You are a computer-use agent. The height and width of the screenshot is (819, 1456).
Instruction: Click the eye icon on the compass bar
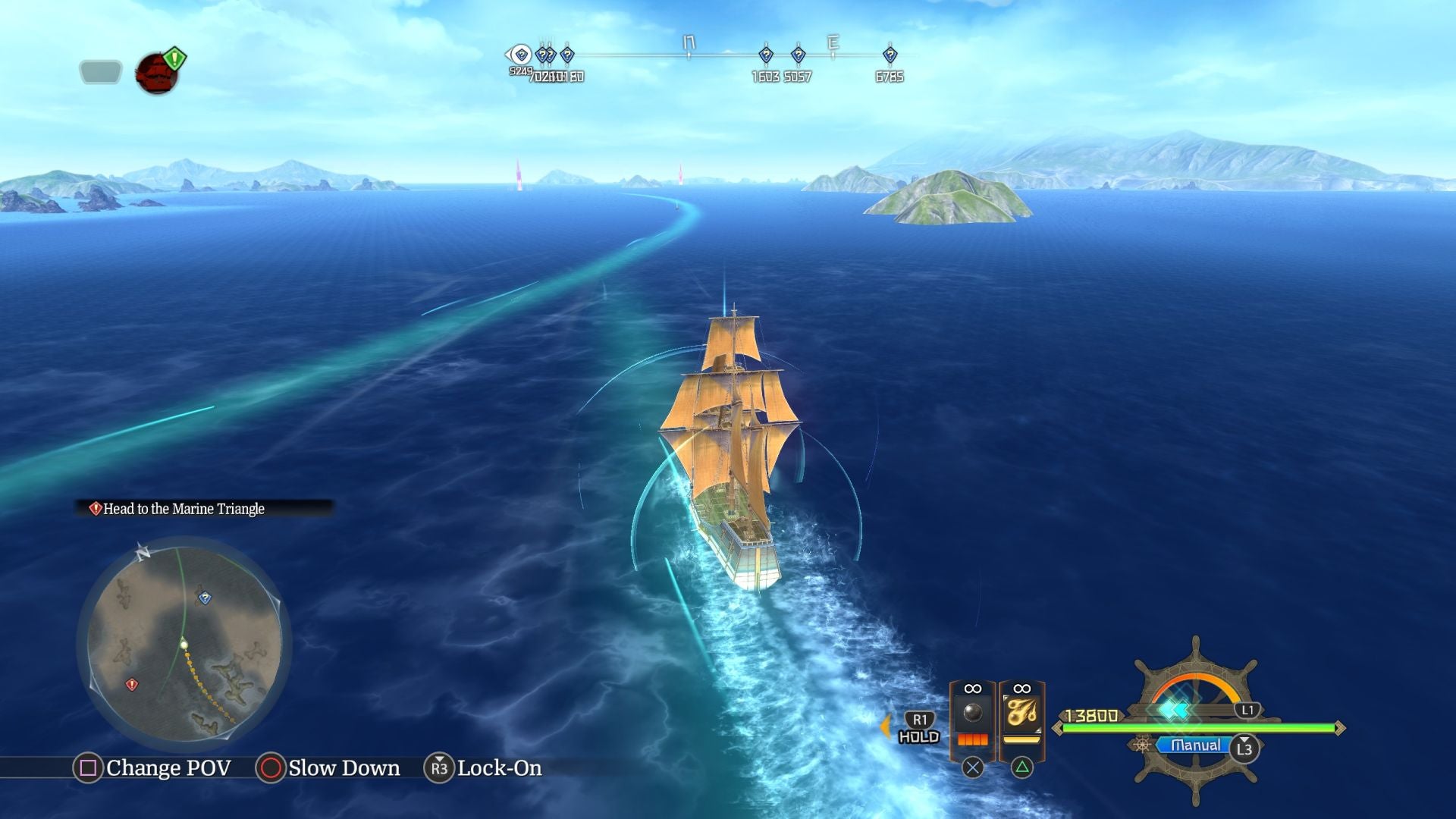point(519,55)
